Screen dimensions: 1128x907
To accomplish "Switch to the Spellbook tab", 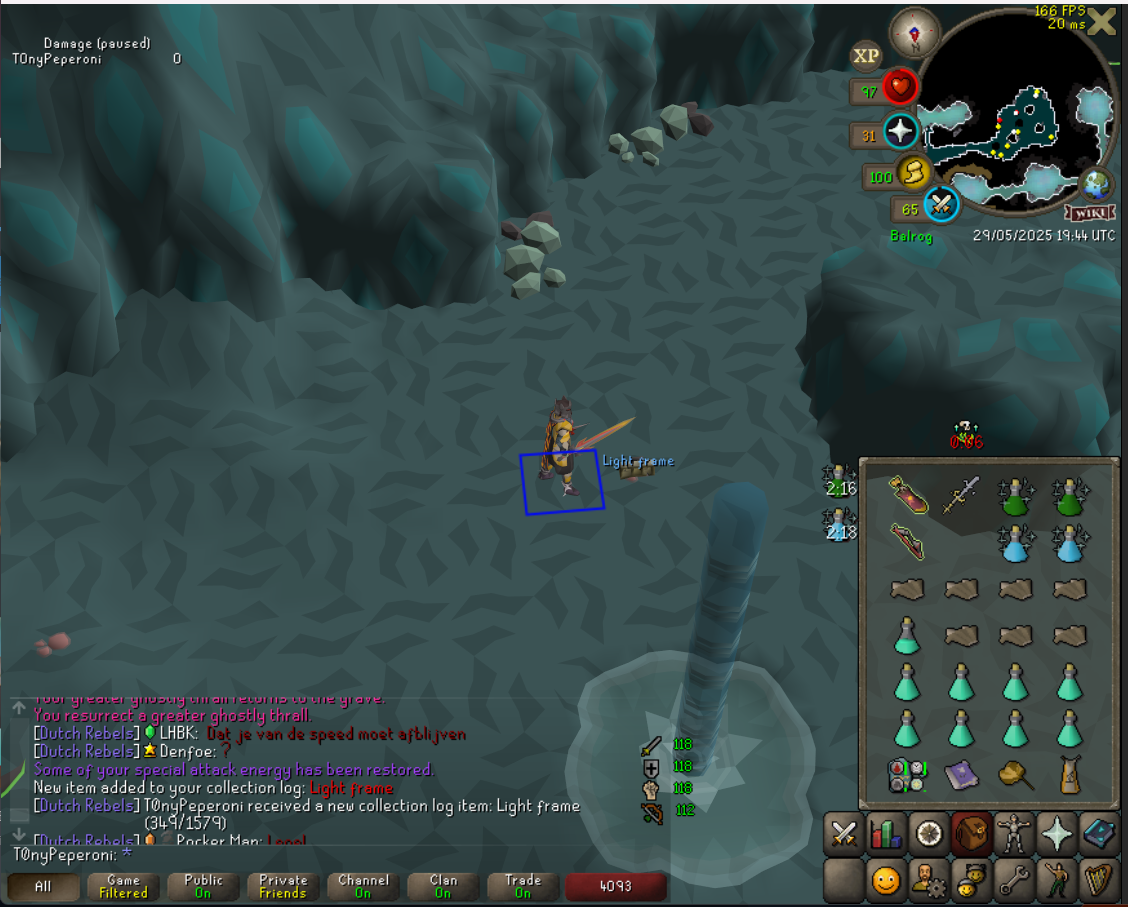I will pyautogui.click(x=1099, y=833).
